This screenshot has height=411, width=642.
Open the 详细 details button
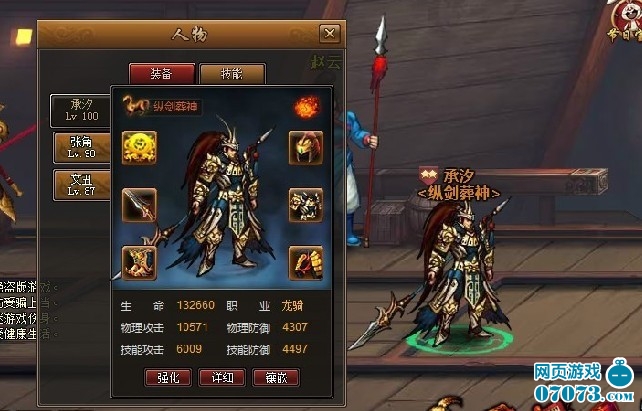click(221, 377)
